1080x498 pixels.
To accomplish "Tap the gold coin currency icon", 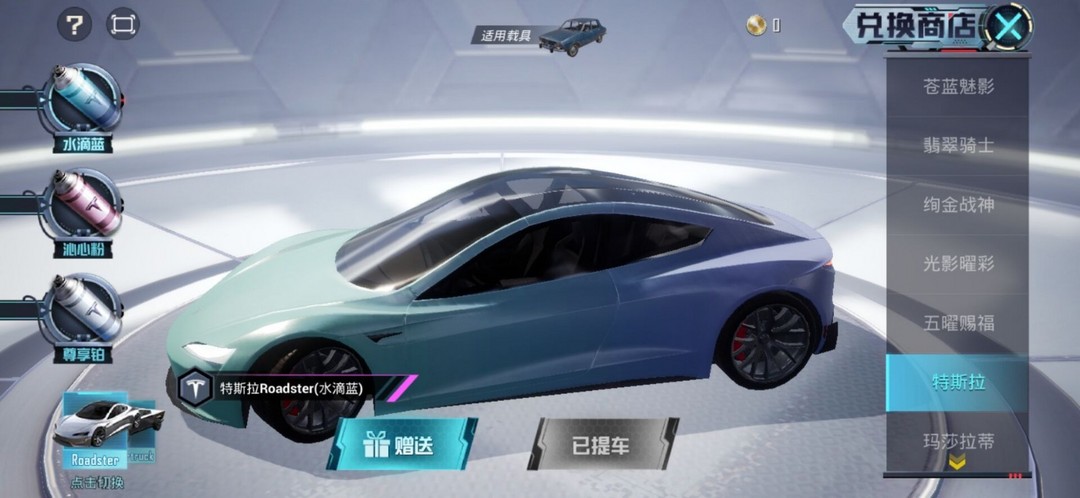I will tap(757, 26).
